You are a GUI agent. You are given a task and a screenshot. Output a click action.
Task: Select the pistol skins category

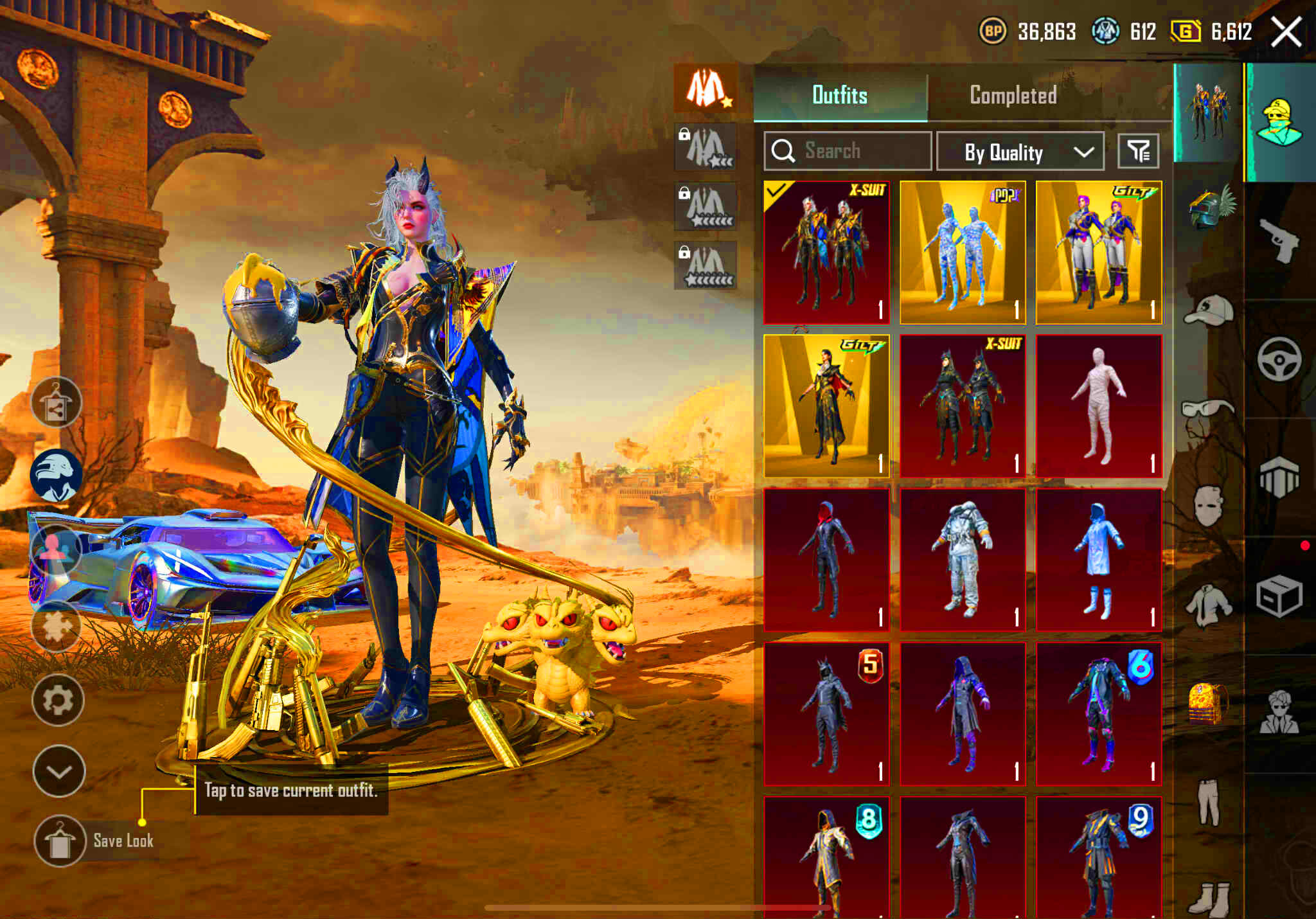pyautogui.click(x=1279, y=242)
